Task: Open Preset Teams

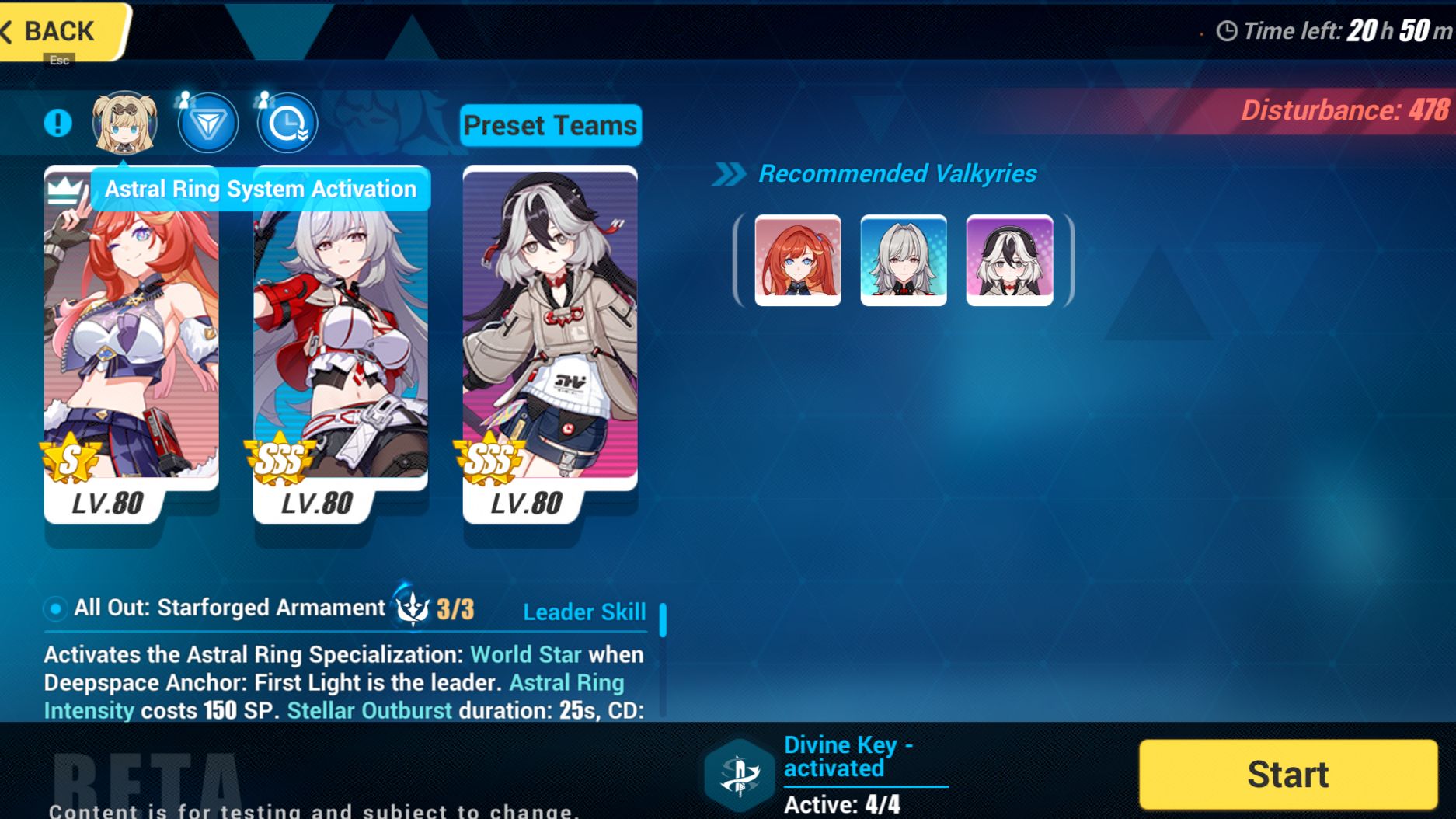Action: pos(550,126)
